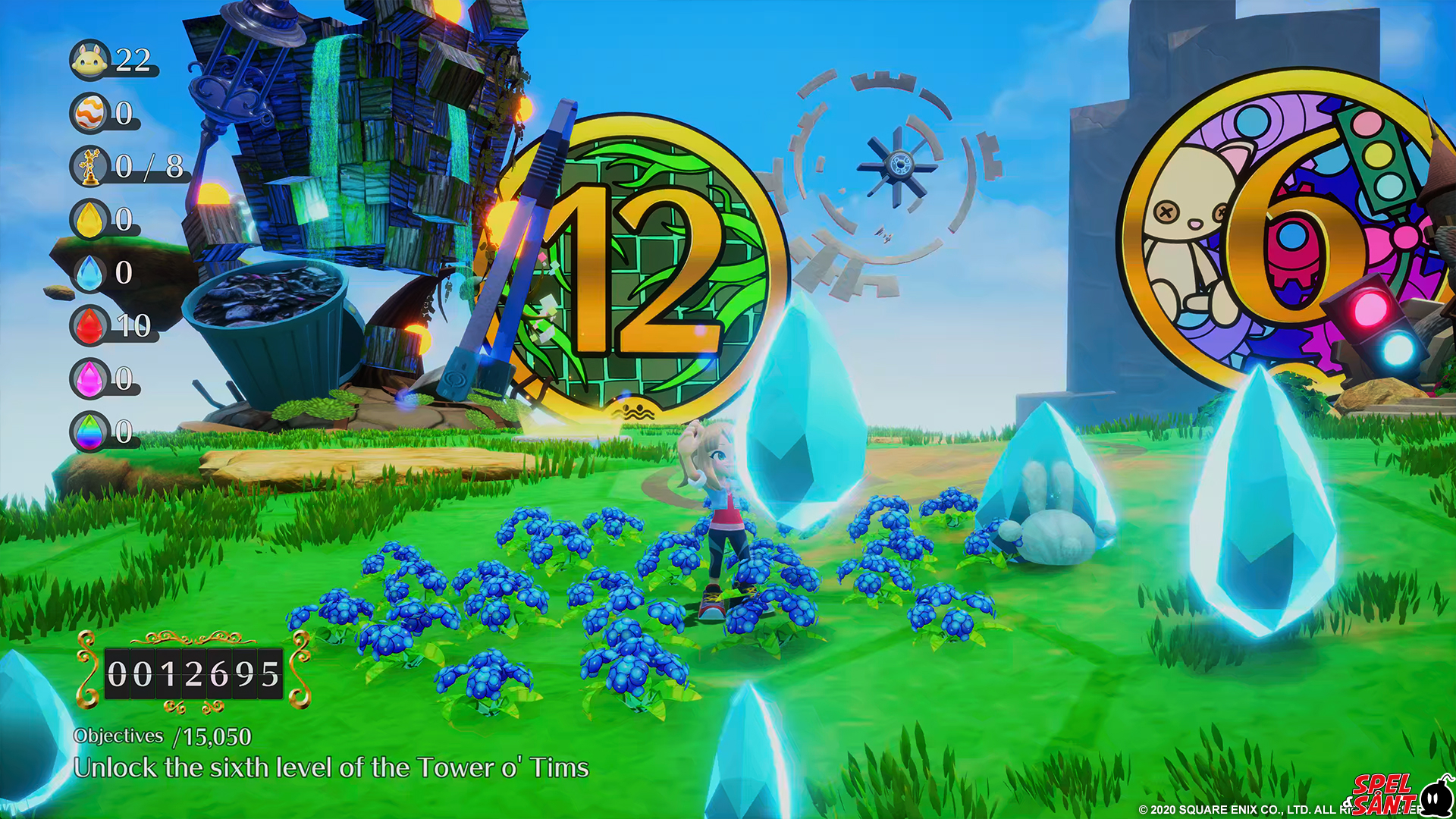This screenshot has width=1456, height=819.
Task: Click the light blue drop icon
Action: pyautogui.click(x=90, y=272)
